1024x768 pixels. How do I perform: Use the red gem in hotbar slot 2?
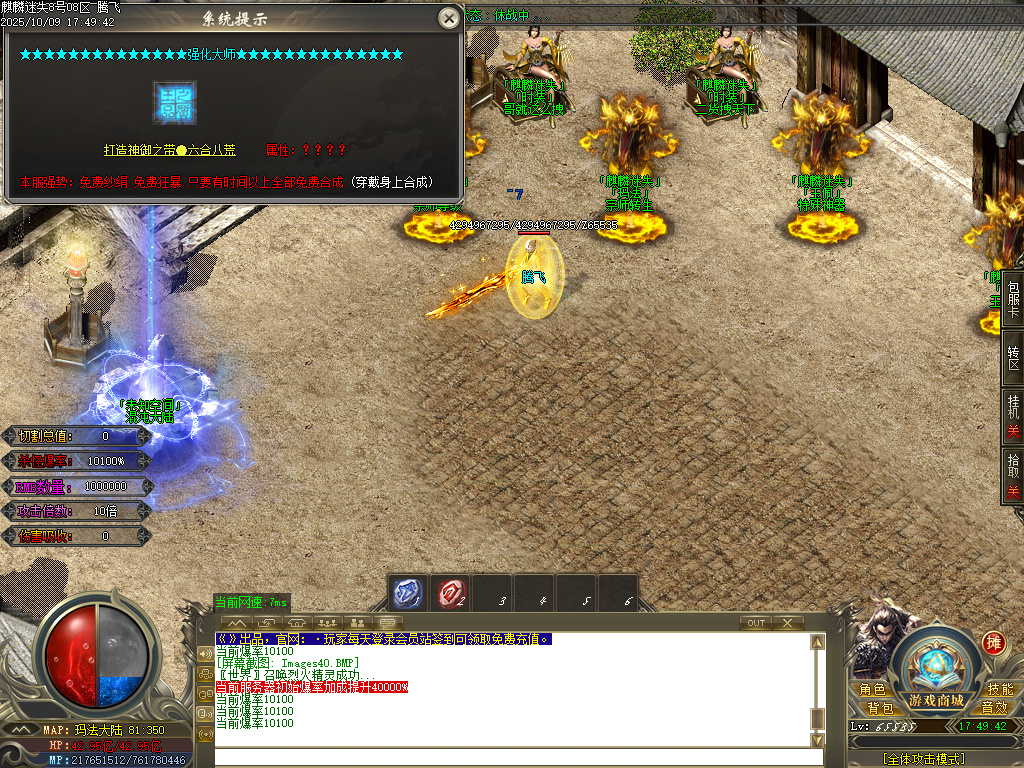450,594
